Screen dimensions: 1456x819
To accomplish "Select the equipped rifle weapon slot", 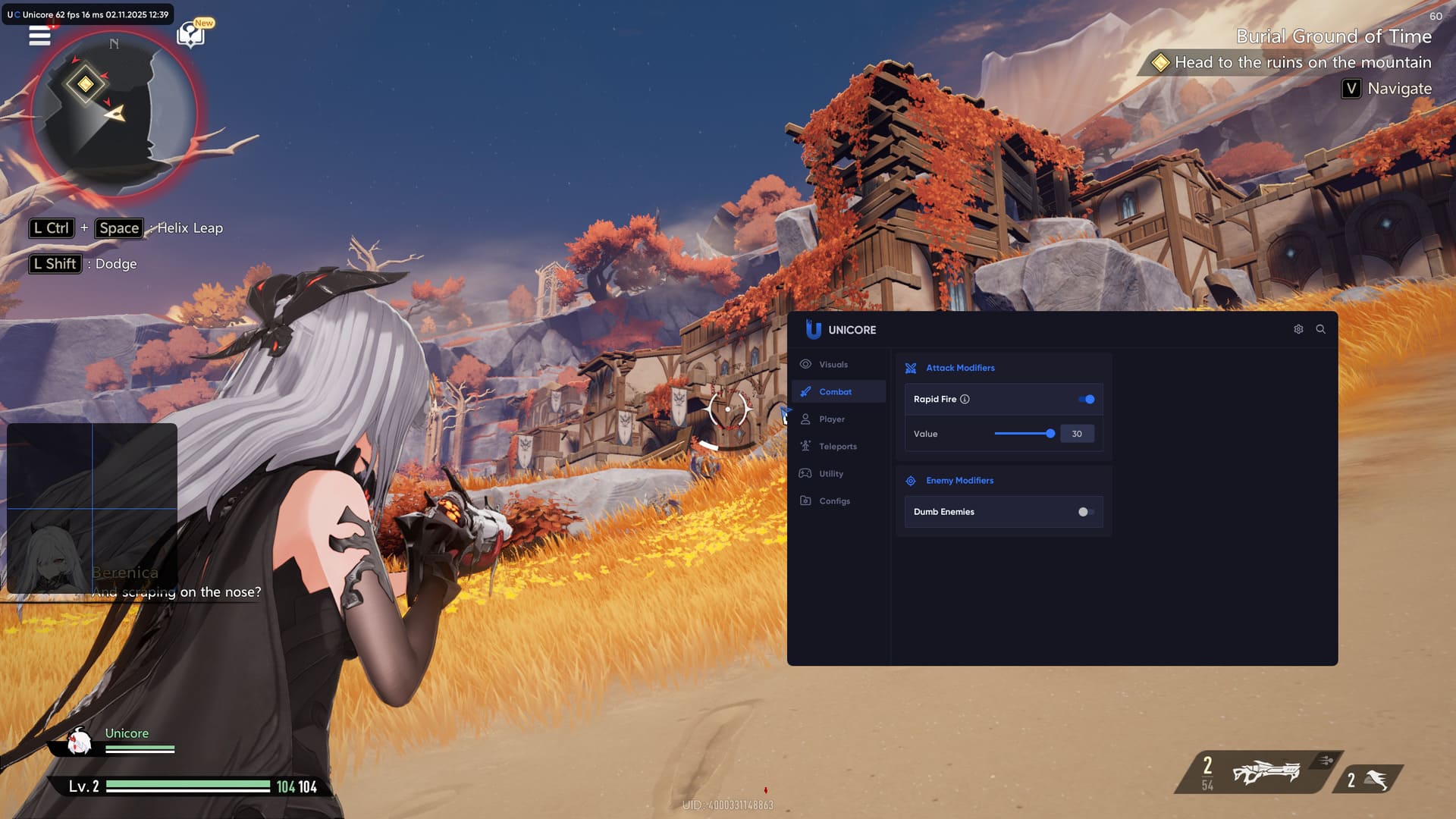I will click(1265, 773).
